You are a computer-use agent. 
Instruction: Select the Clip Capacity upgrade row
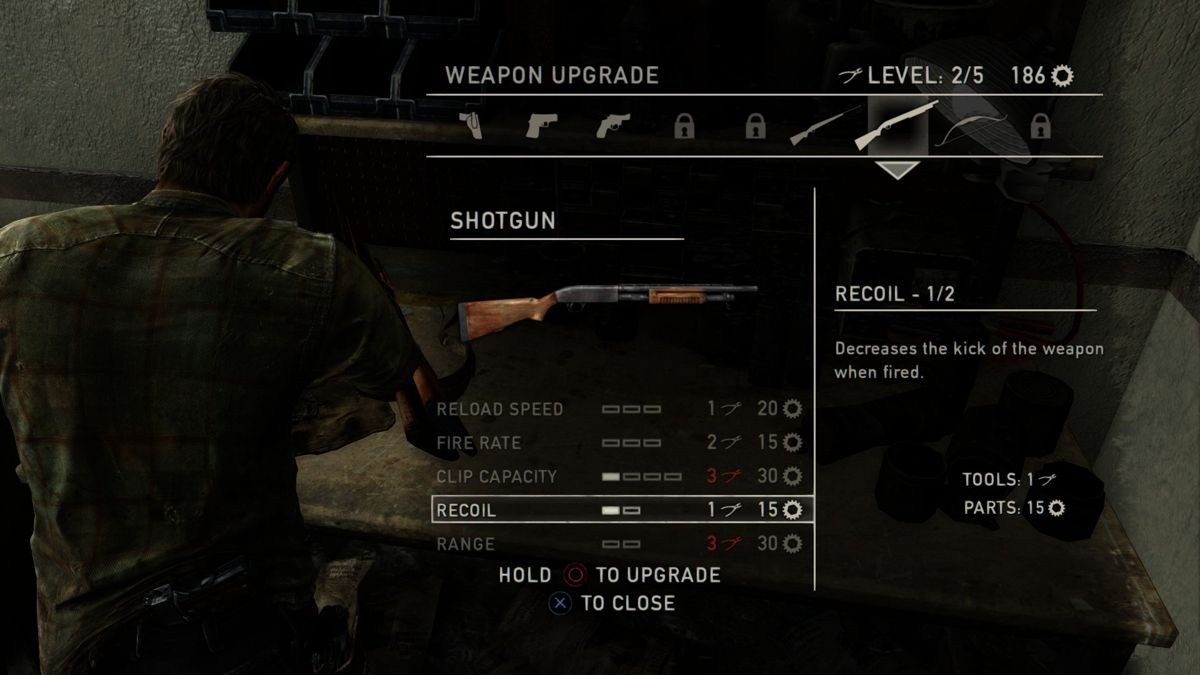(620, 476)
